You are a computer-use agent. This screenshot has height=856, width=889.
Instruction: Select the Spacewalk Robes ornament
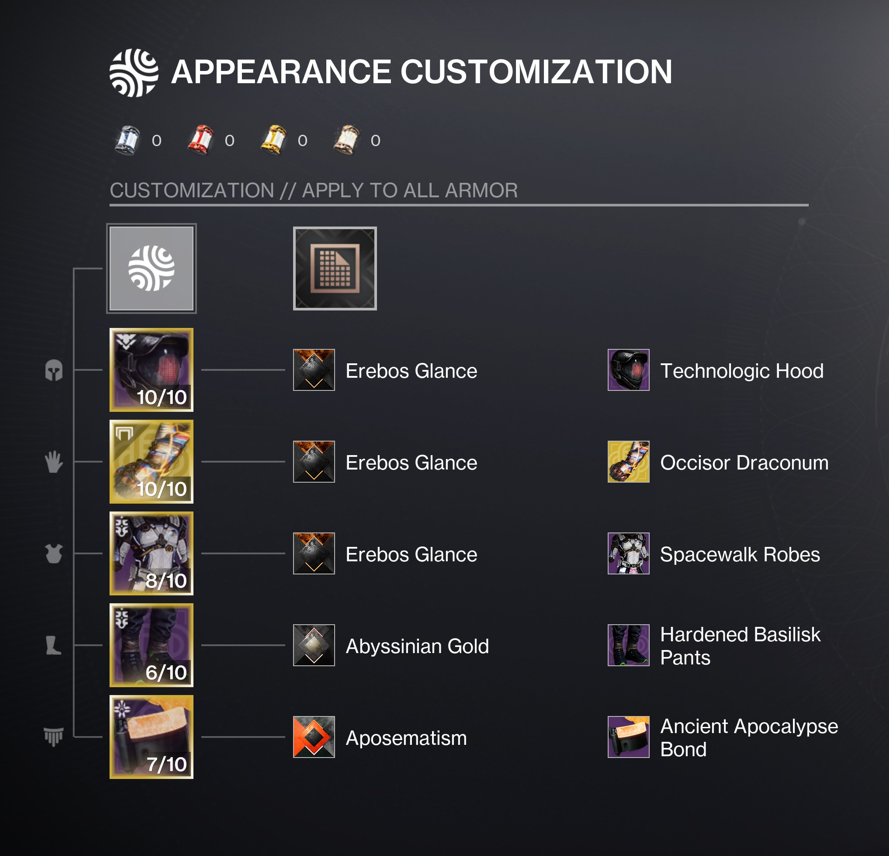click(628, 555)
